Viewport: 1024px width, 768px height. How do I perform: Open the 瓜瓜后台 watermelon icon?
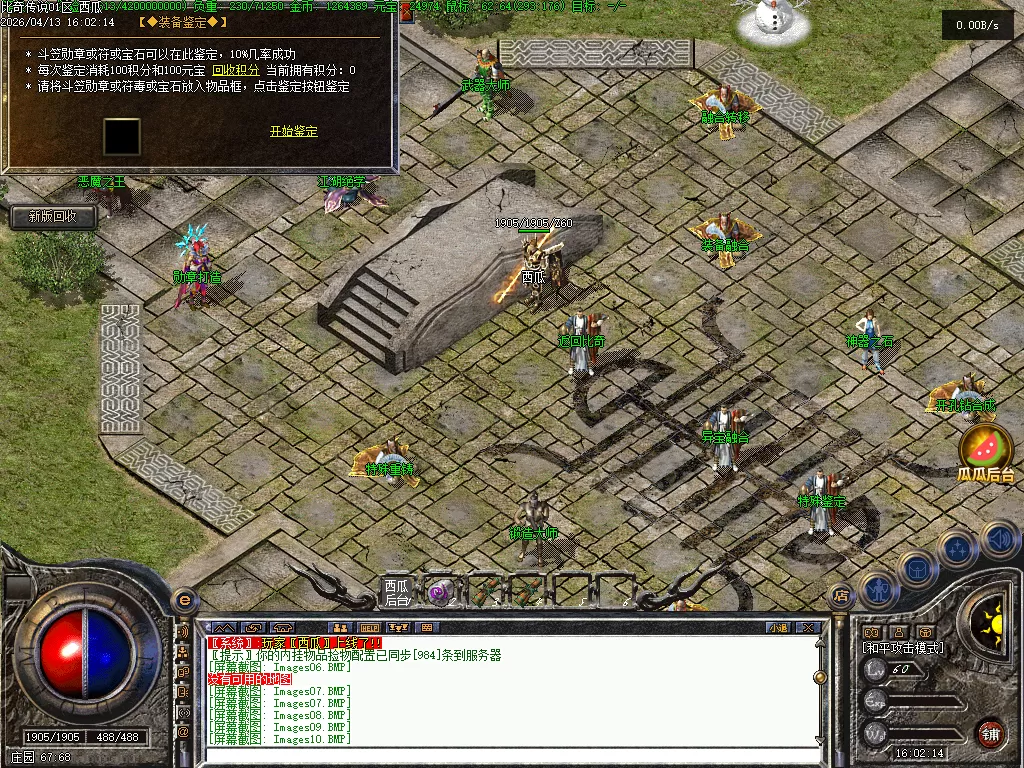[x=984, y=451]
